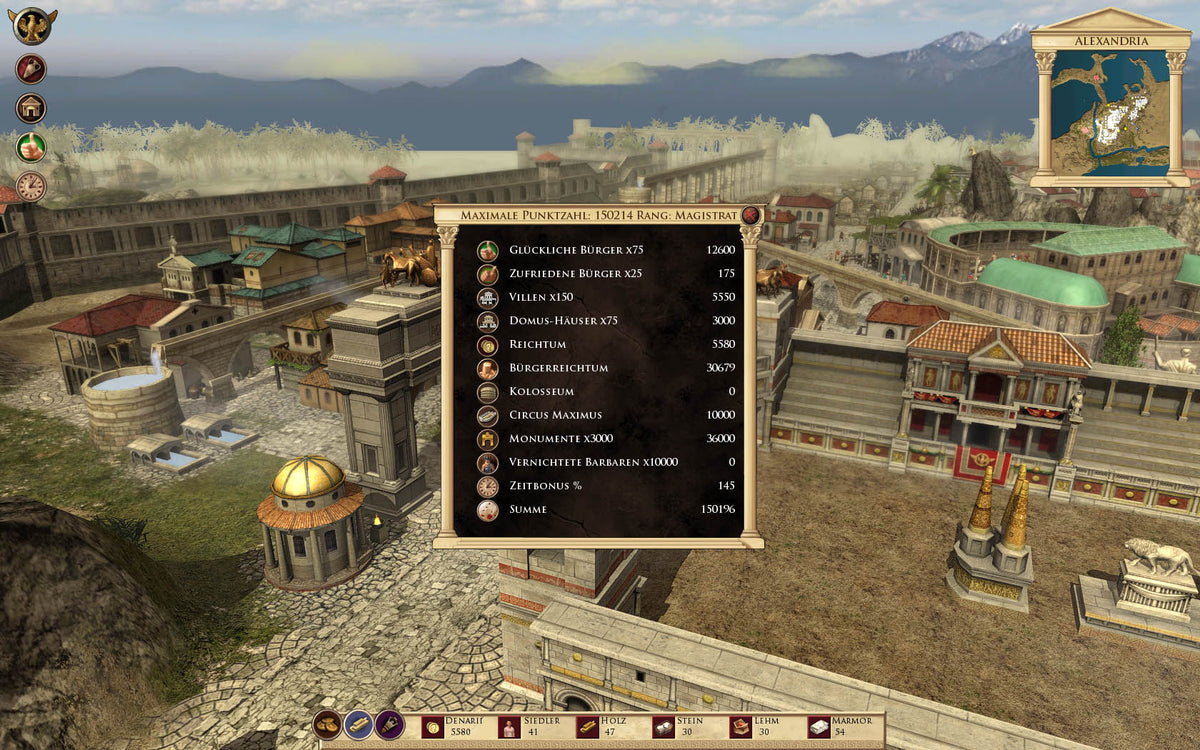Click the amphora icon button
This screenshot has height=750, width=1200.
(x=31, y=68)
